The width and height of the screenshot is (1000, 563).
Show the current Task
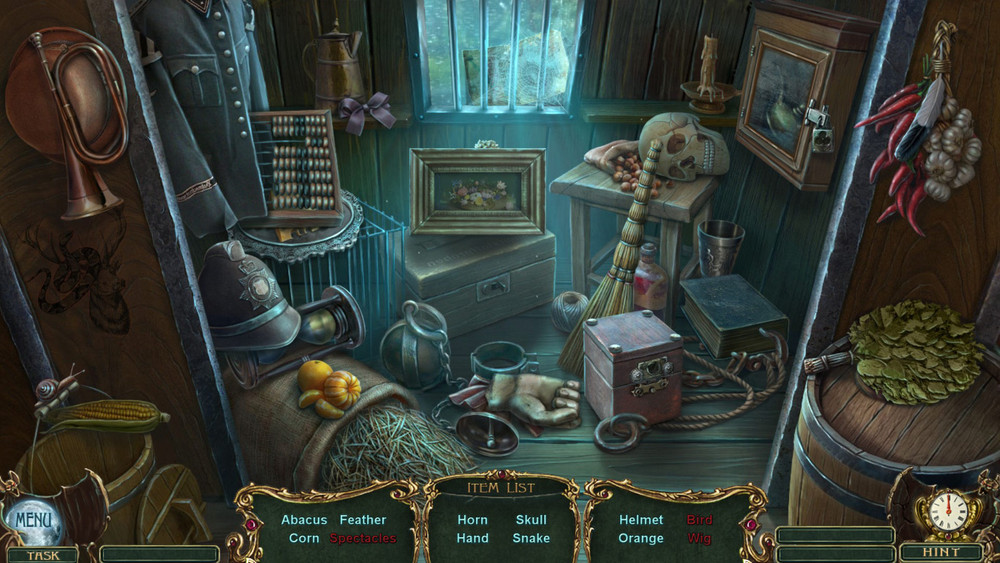click(x=42, y=555)
